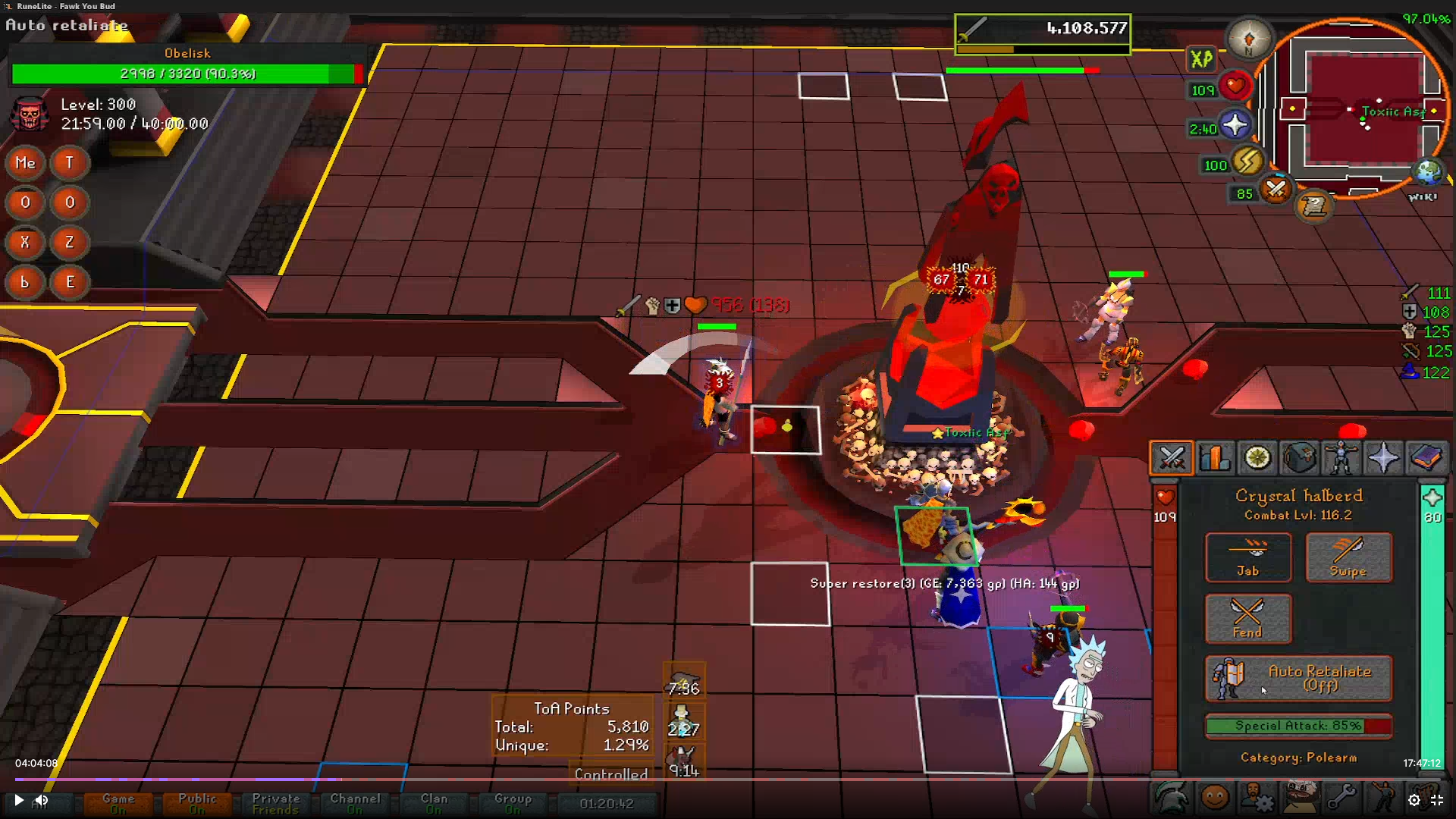Image resolution: width=1456 pixels, height=819 pixels.
Task: Choose the Swipe attack style
Action: click(x=1348, y=557)
